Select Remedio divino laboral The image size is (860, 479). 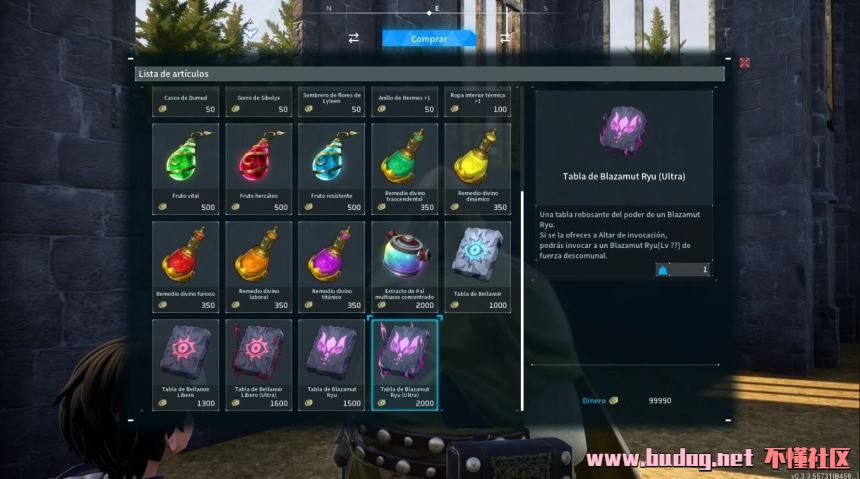(257, 265)
